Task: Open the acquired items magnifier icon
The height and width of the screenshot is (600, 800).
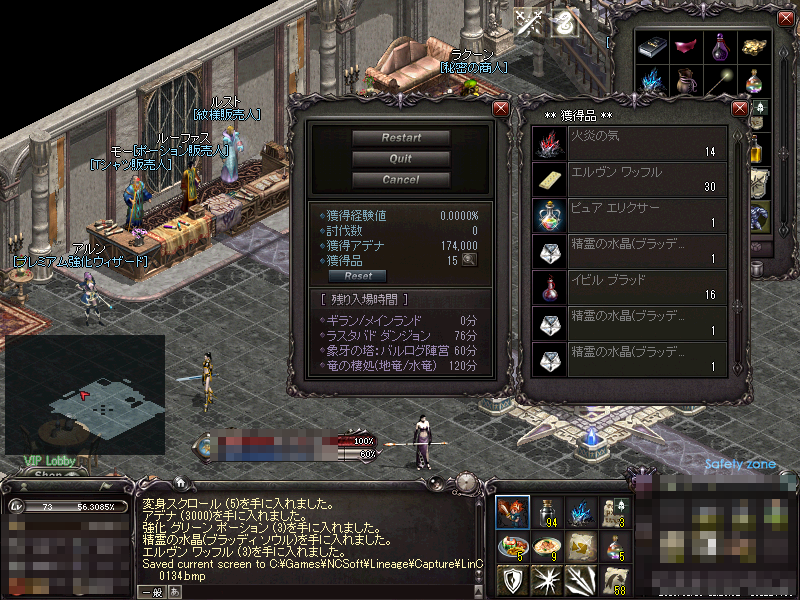Action: coord(468,260)
